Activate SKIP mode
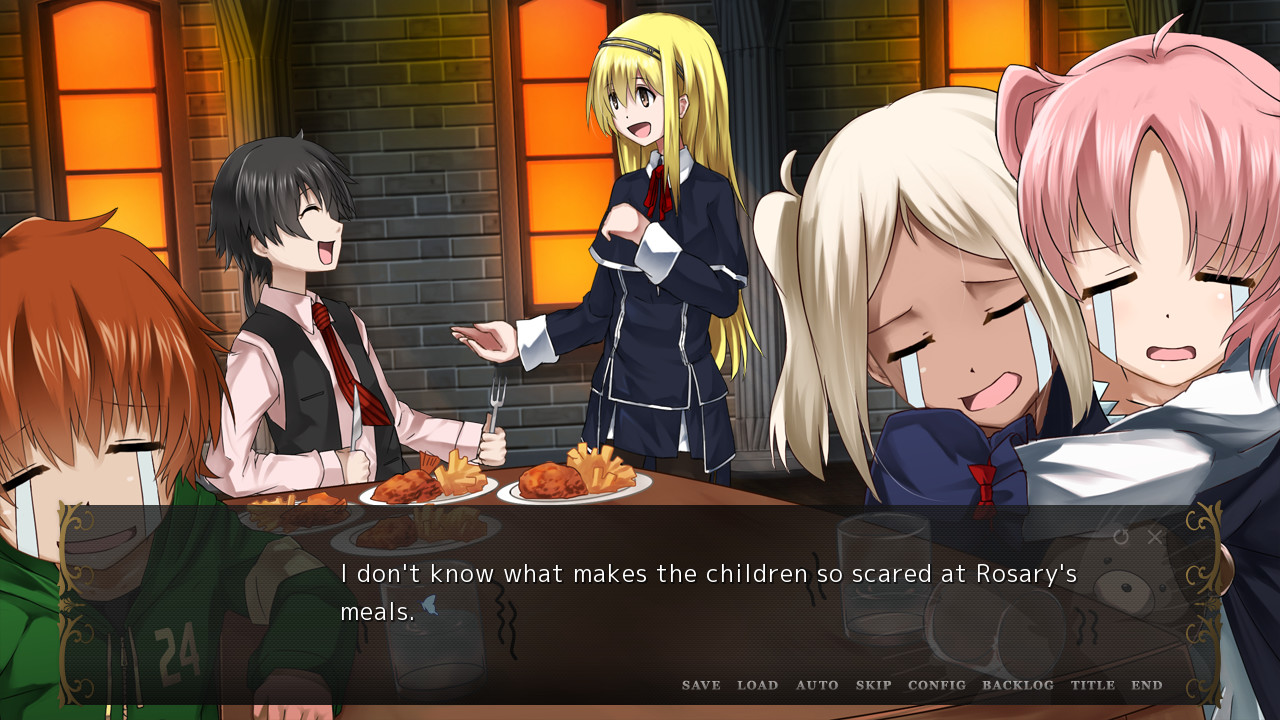This screenshot has height=720, width=1280. [873, 685]
